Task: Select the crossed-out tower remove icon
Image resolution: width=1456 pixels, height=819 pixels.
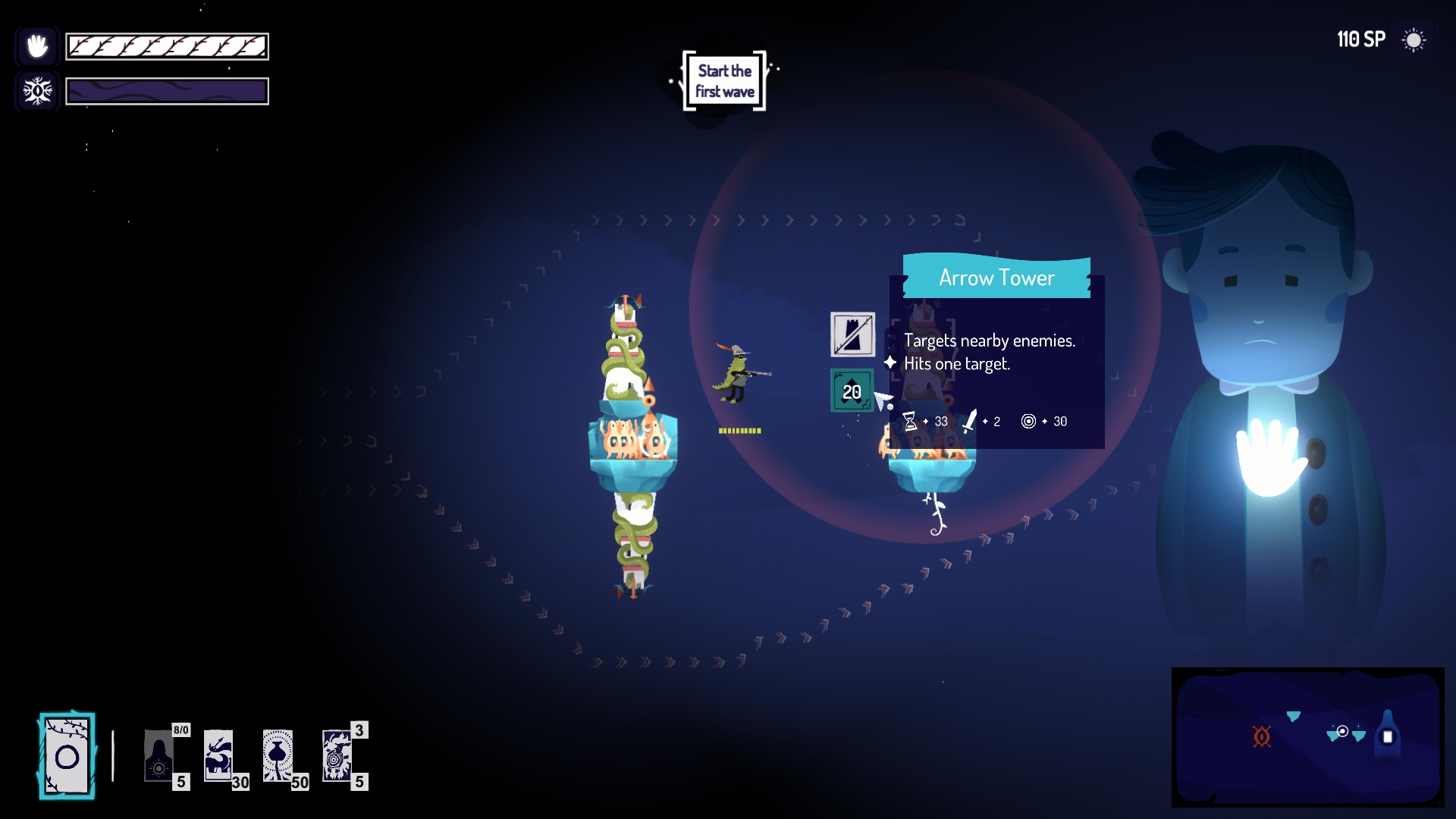Action: point(852,334)
